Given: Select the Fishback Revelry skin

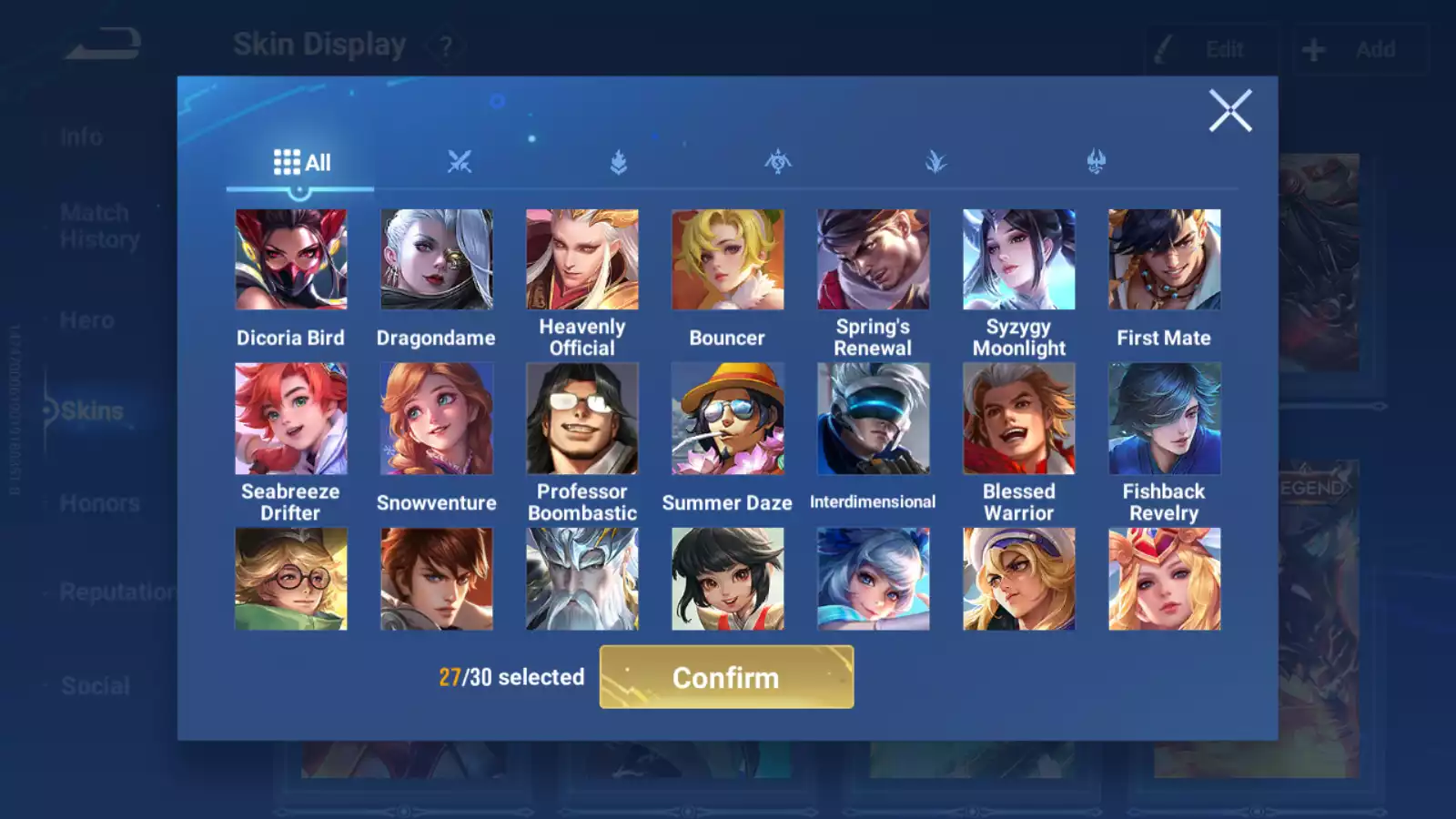Looking at the screenshot, I should tap(1164, 419).
